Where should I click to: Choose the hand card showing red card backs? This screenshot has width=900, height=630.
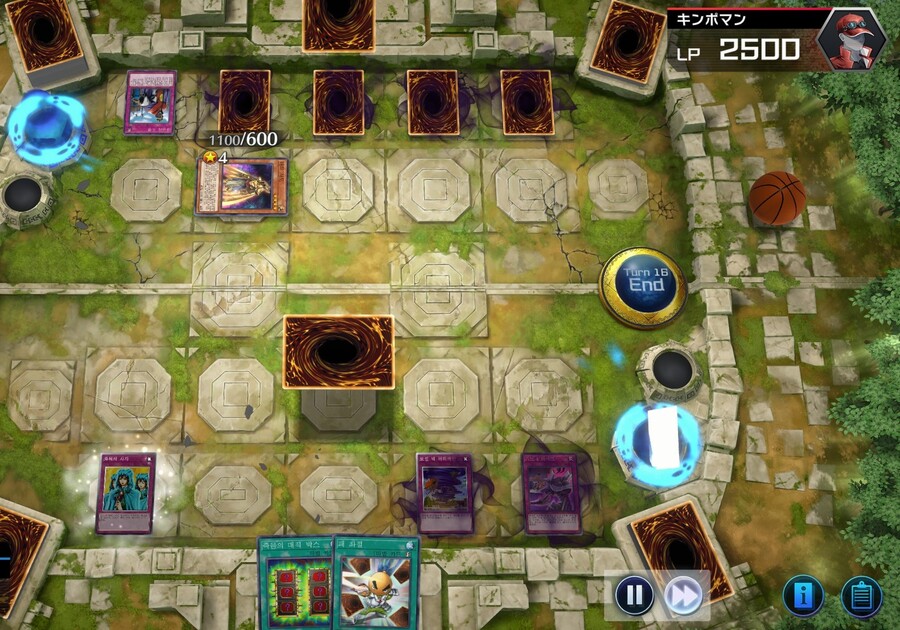(x=295, y=585)
